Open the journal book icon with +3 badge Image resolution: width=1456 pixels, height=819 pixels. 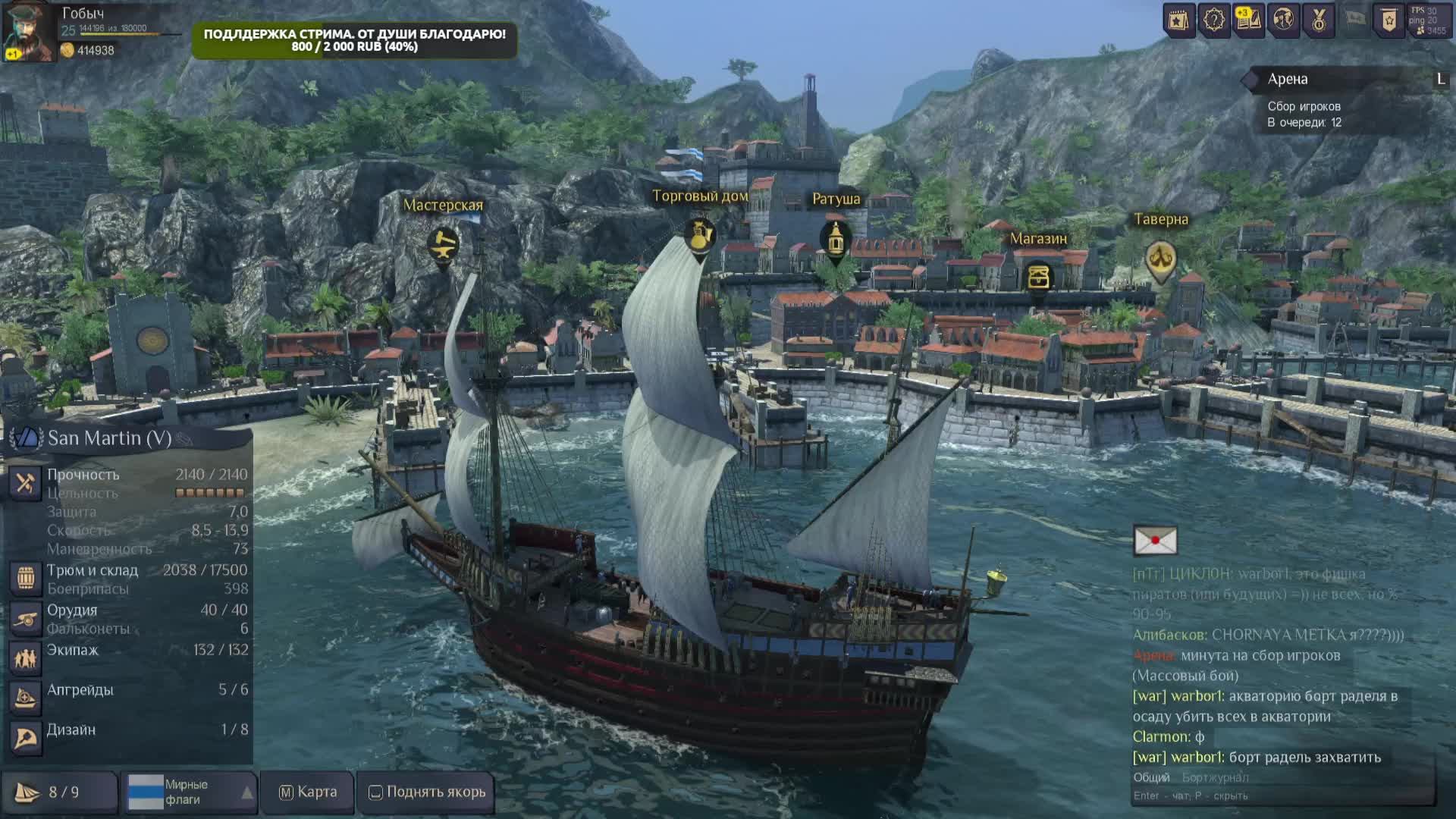1248,20
